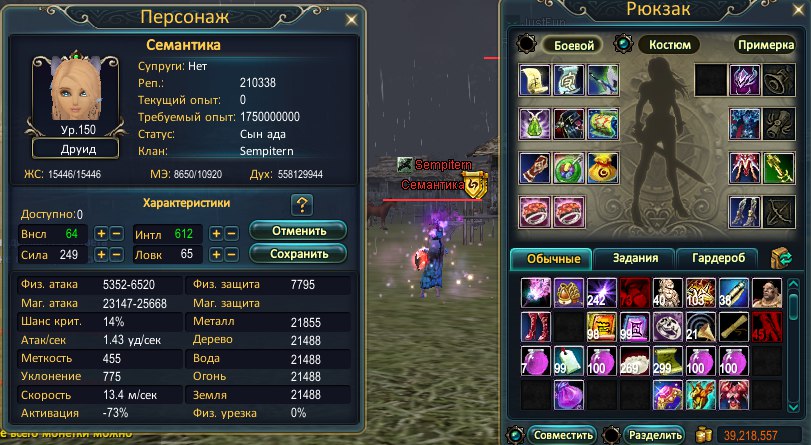Select the red boots inventory item
Viewport: 811px width, 445px height.
535,324
